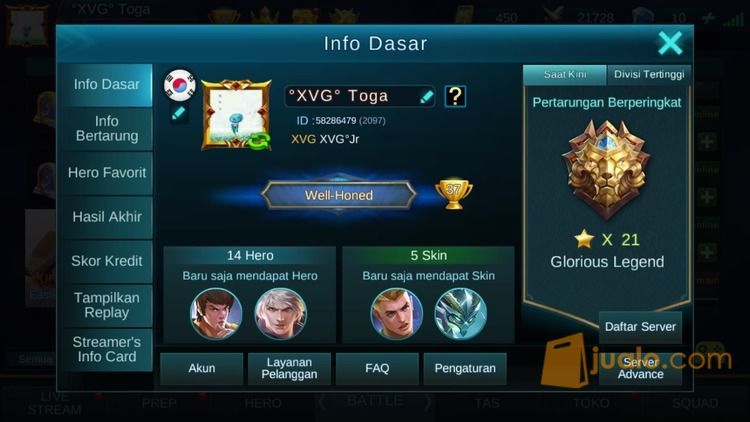Open the Akun button
This screenshot has height=422, width=750.
click(201, 368)
